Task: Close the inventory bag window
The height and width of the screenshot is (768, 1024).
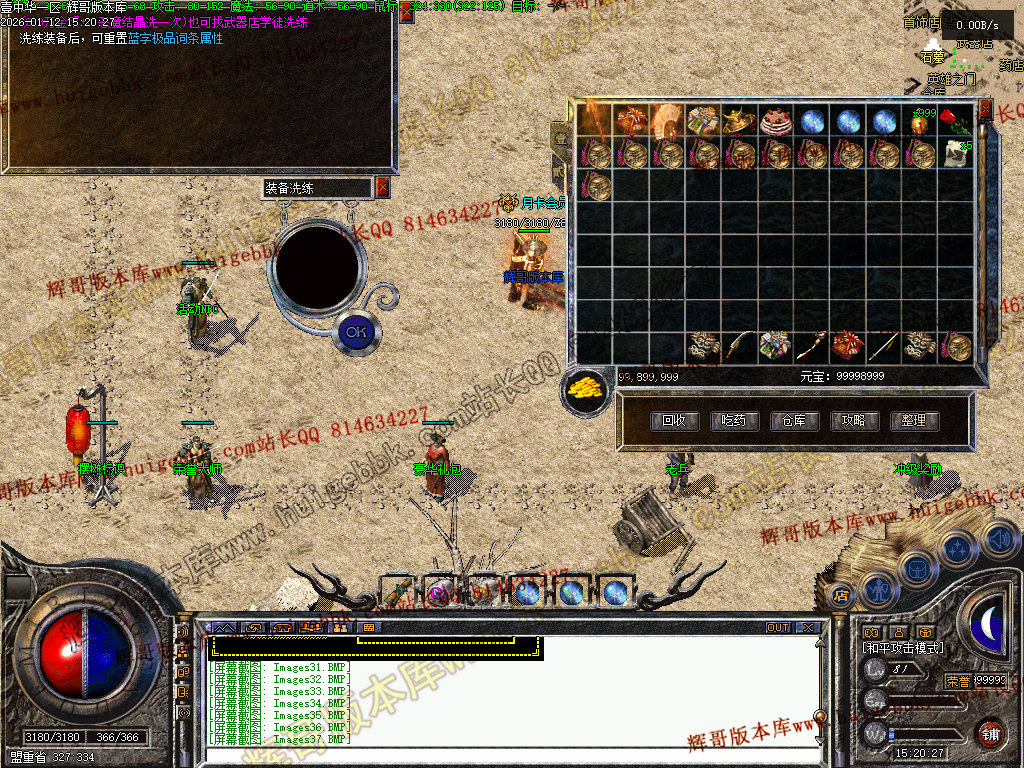Action: pyautogui.click(x=985, y=108)
